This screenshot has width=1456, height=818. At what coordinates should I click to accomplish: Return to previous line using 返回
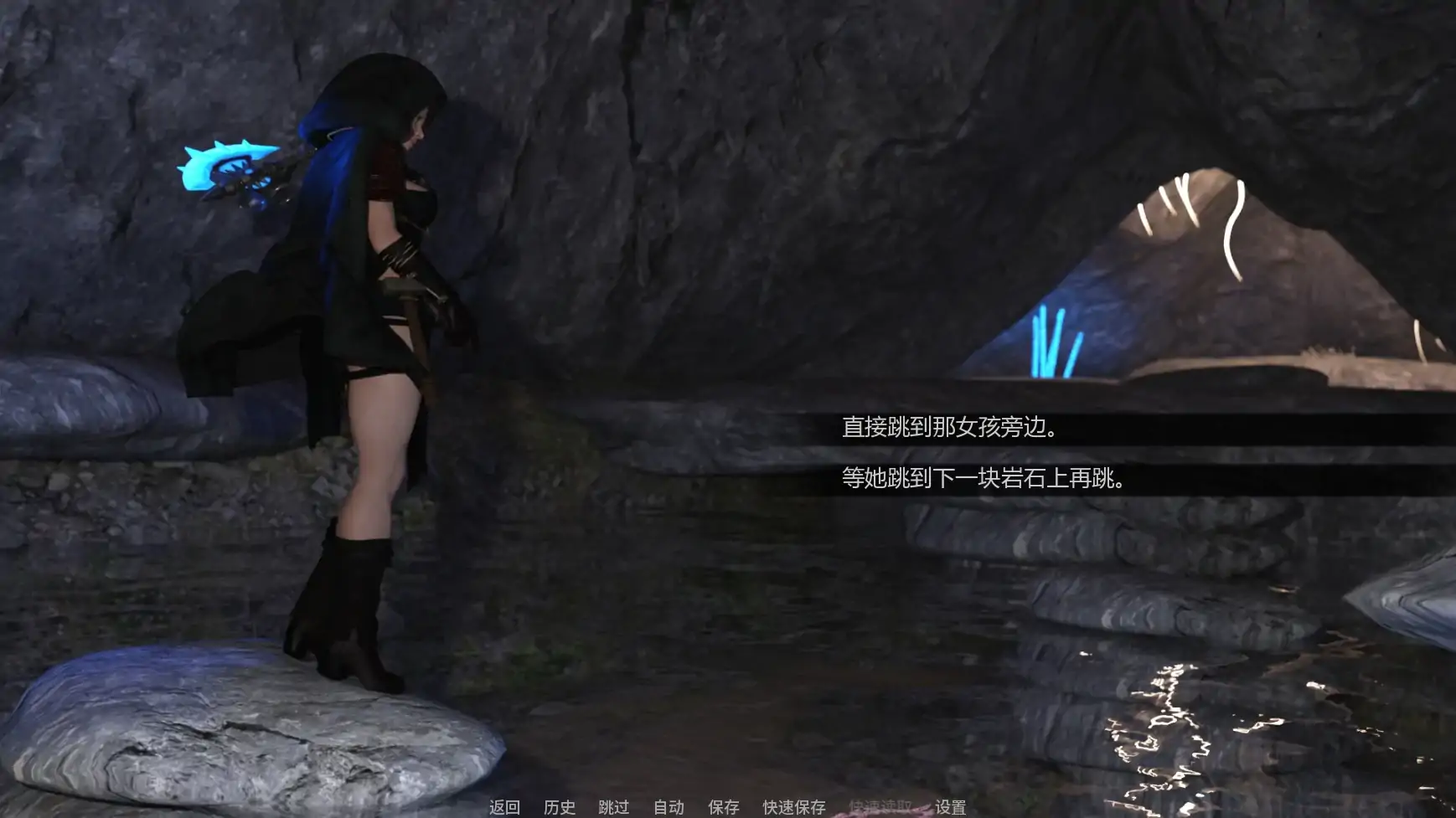[x=505, y=809]
